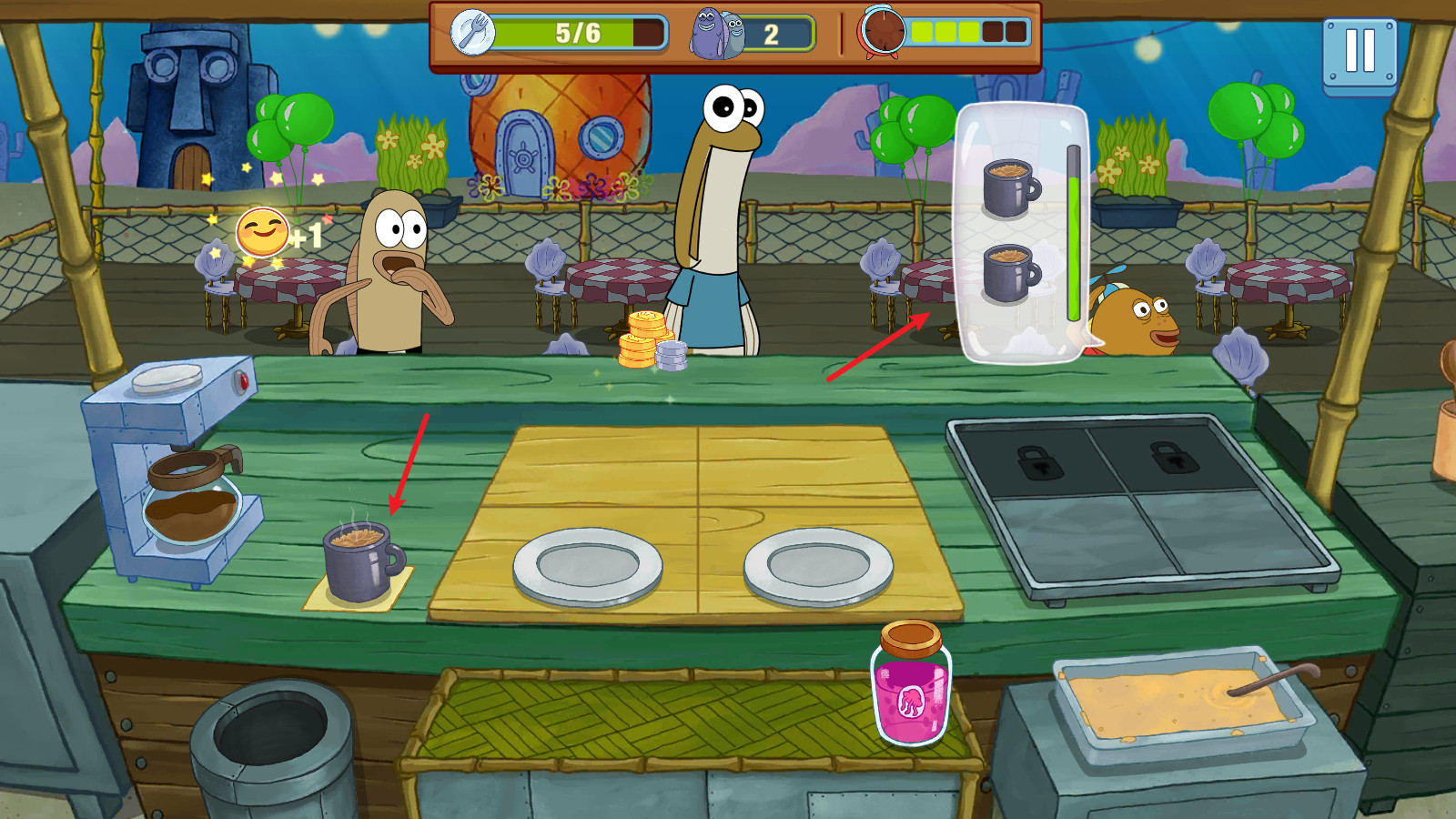Viewport: 1456px width, 819px height.
Task: Select the pink jellyfish jelly jar
Action: coord(911,685)
